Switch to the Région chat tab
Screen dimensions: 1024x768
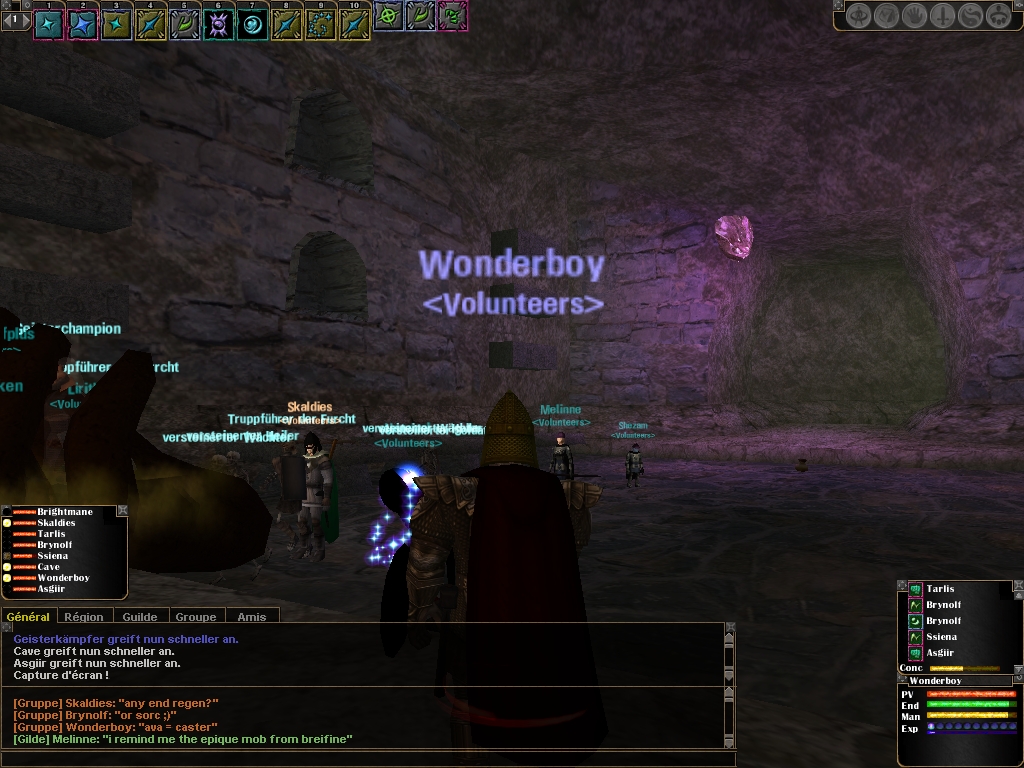pyautogui.click(x=84, y=617)
